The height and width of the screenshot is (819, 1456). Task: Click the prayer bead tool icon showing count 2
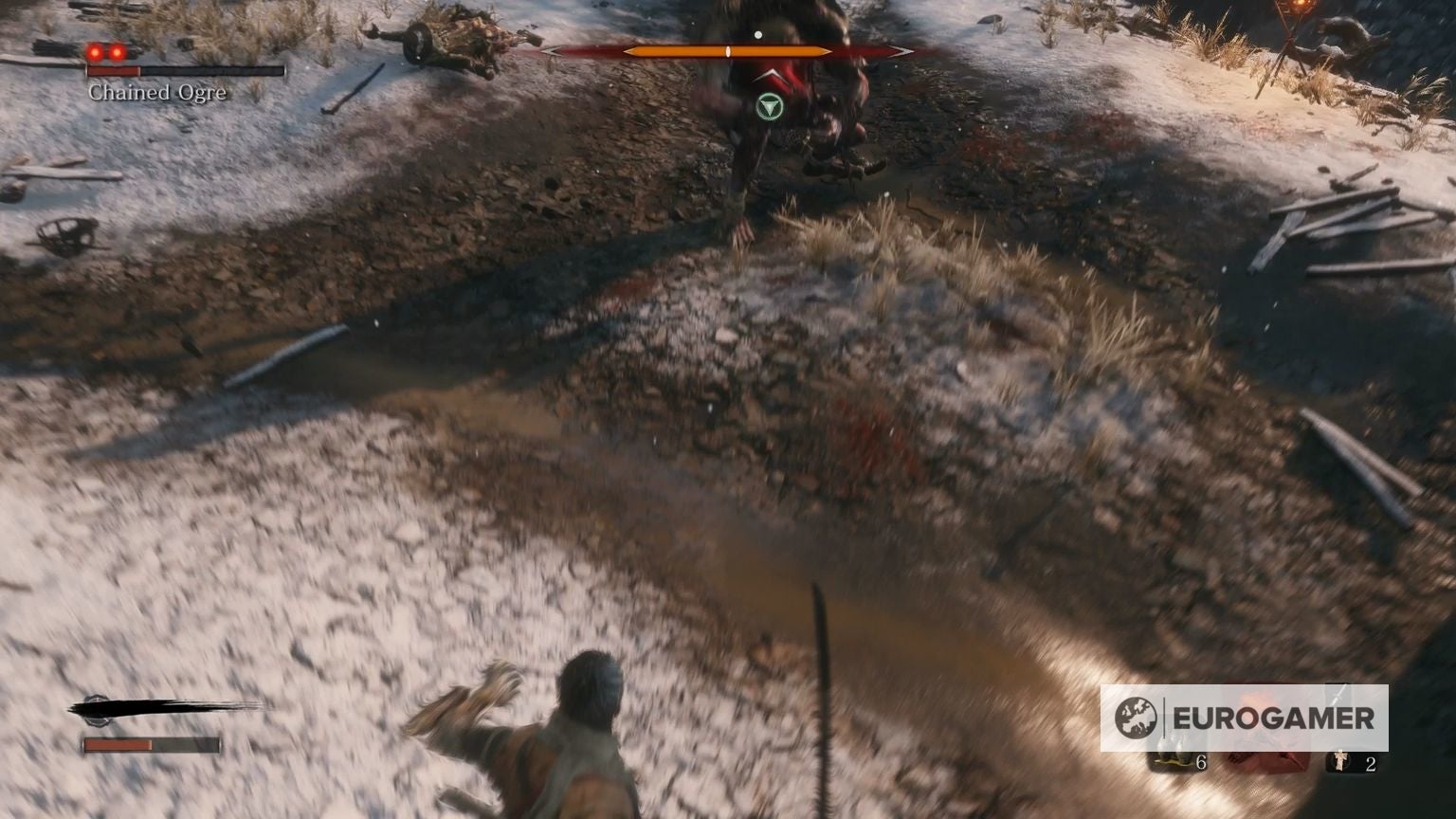point(1340,763)
